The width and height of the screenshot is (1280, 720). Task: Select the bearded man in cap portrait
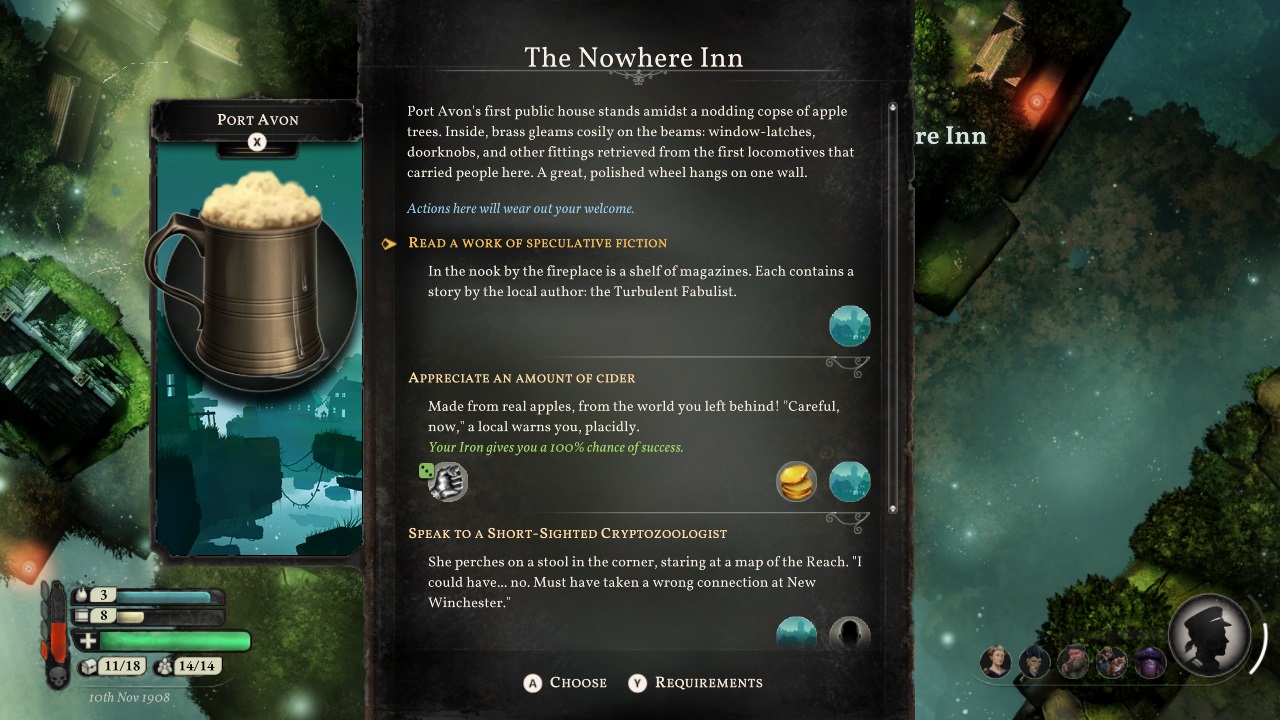coord(1073,662)
